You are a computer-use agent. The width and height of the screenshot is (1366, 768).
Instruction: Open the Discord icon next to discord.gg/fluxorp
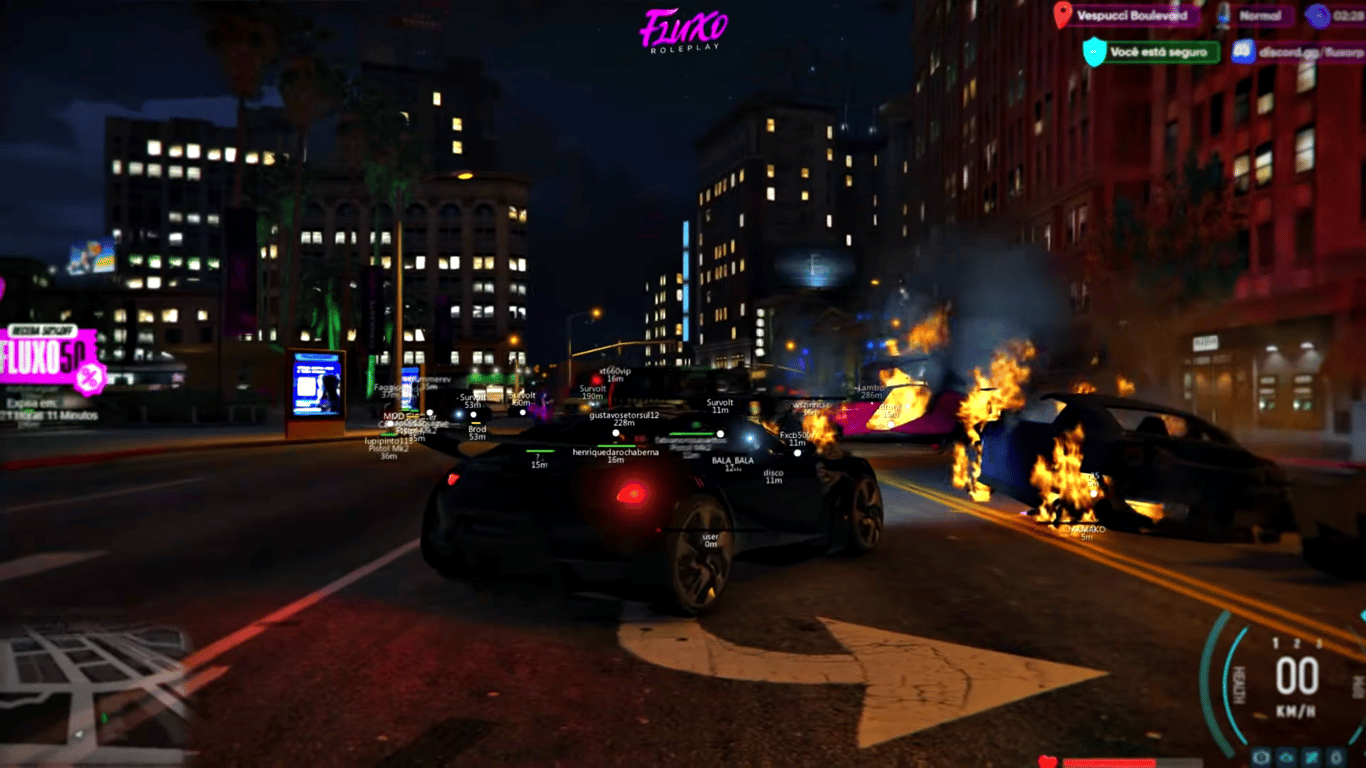[x=1243, y=52]
